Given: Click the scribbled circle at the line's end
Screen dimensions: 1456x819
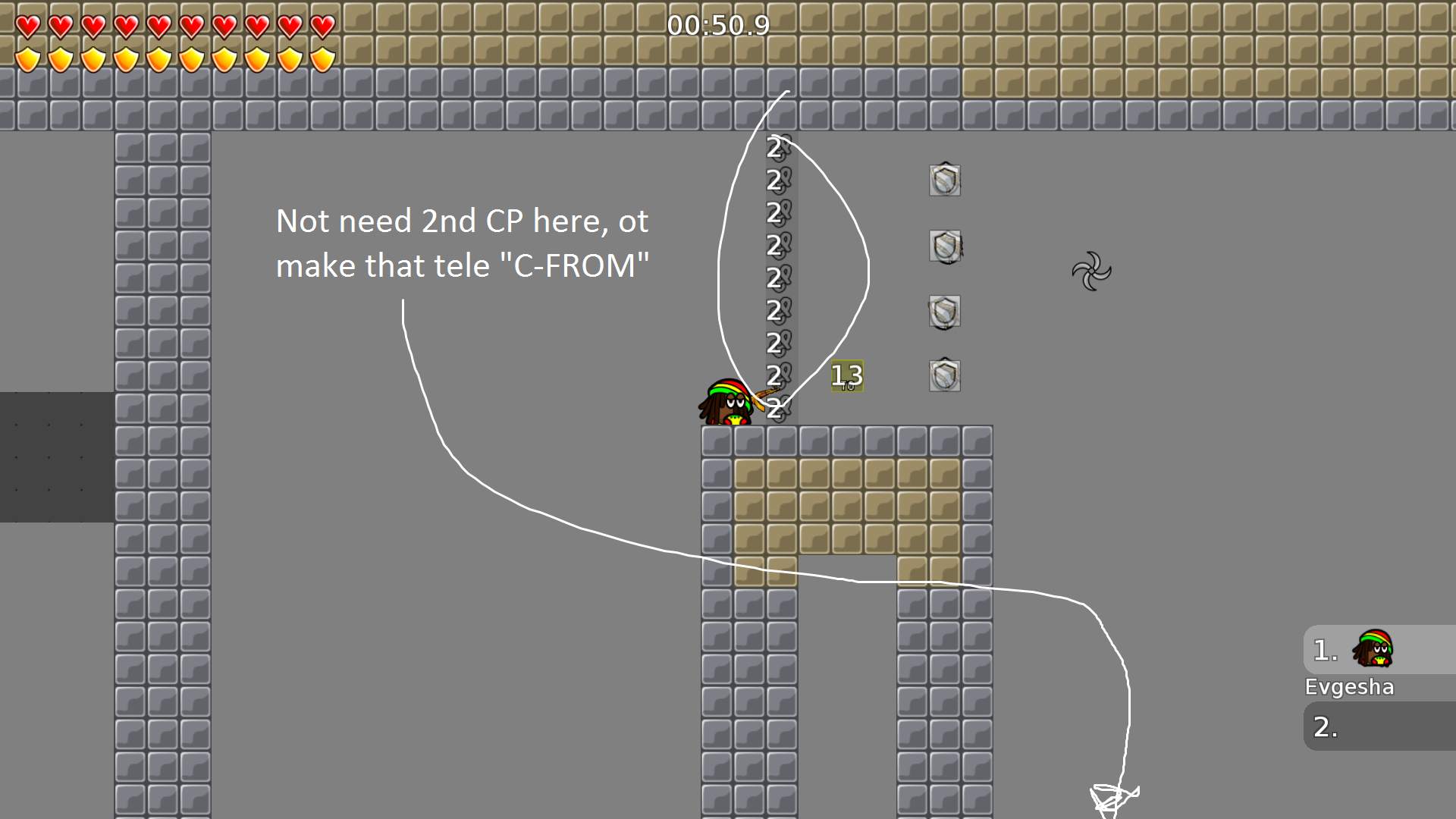Looking at the screenshot, I should pyautogui.click(x=1112, y=796).
